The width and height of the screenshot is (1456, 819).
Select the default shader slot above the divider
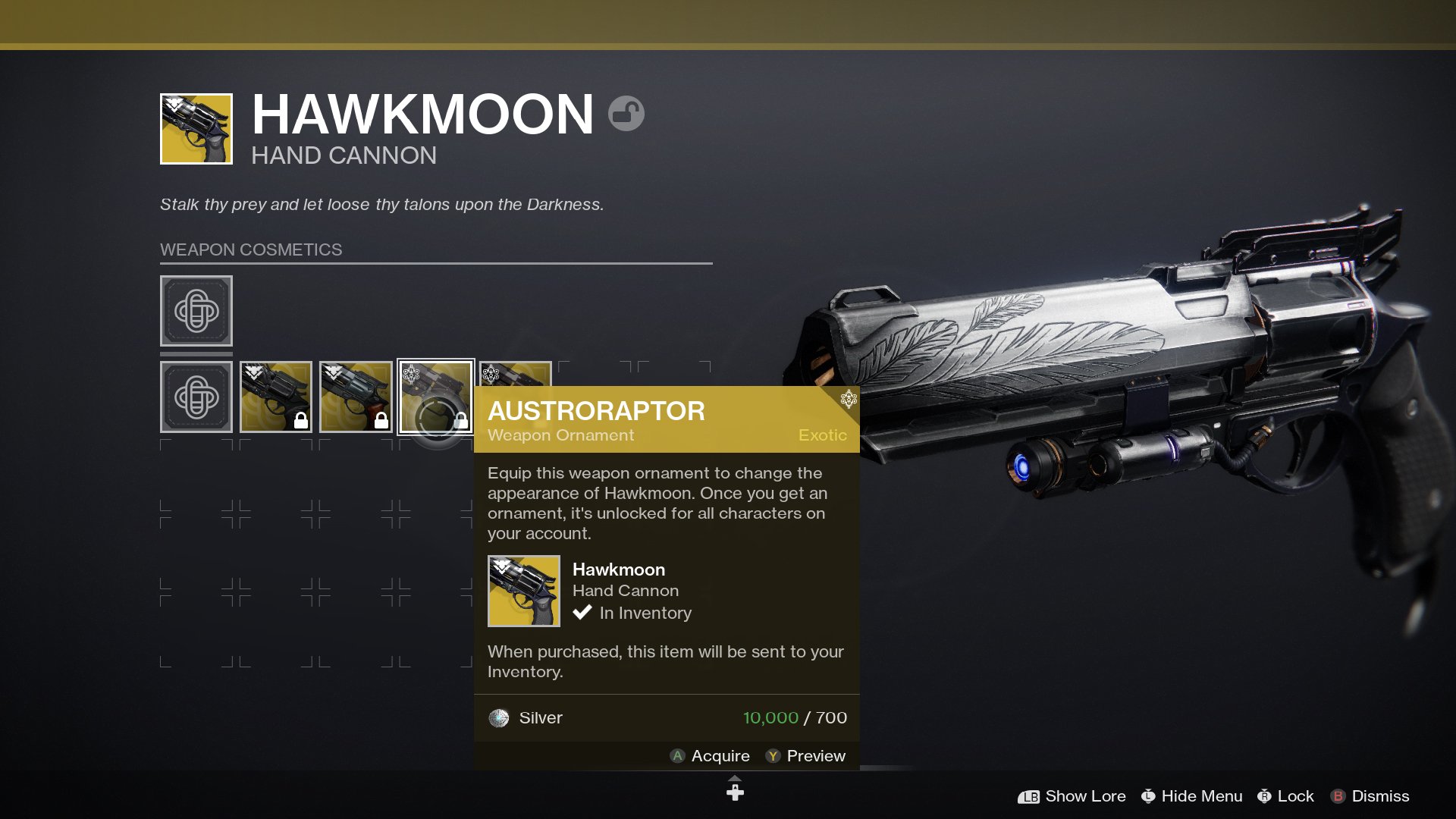196,311
